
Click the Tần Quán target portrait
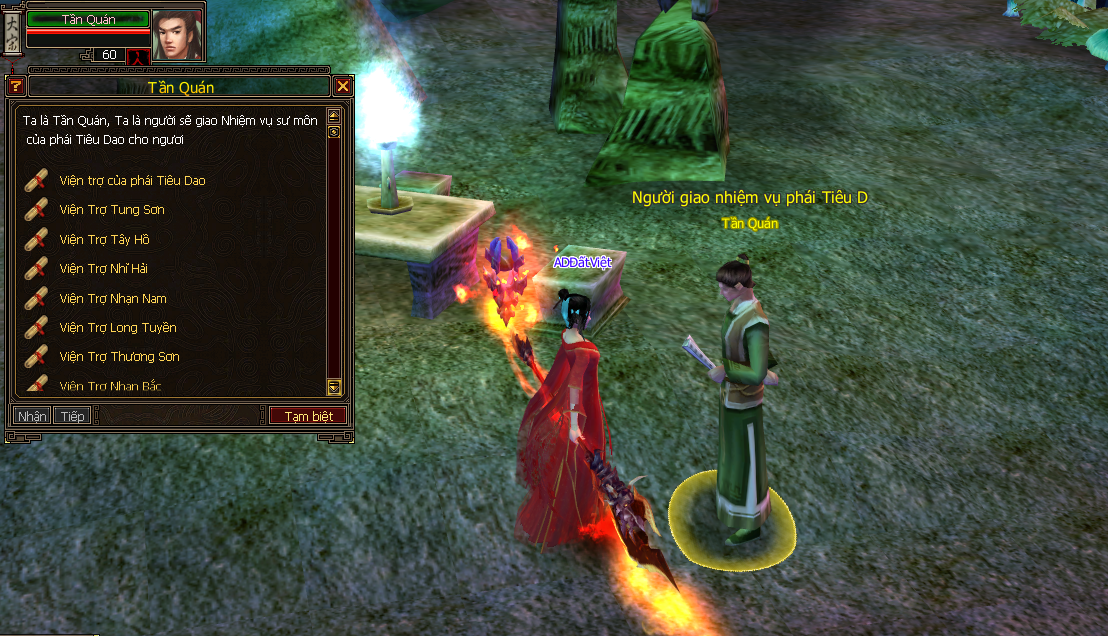point(178,35)
